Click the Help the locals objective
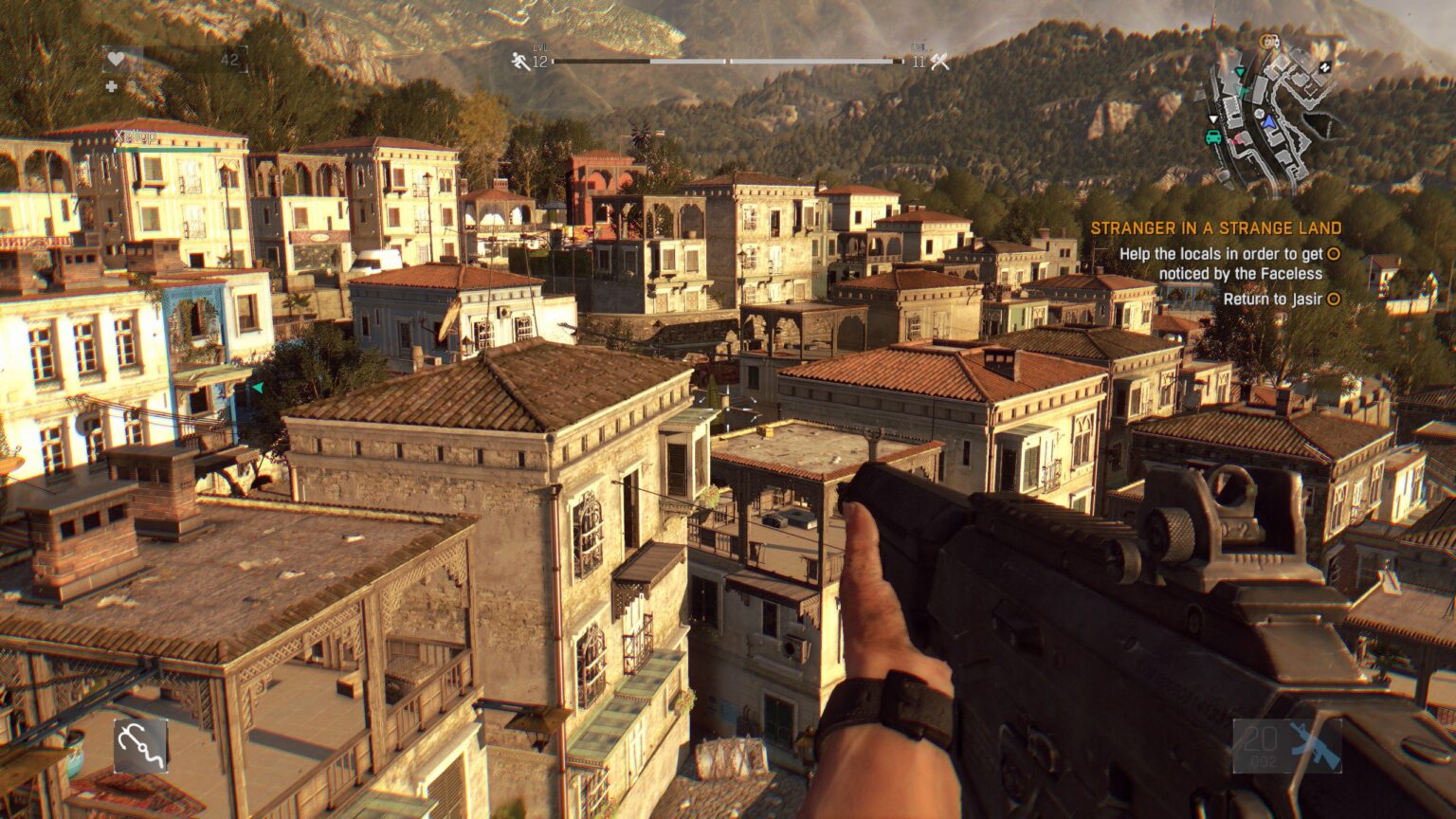The height and width of the screenshot is (819, 1456). pos(1221,264)
